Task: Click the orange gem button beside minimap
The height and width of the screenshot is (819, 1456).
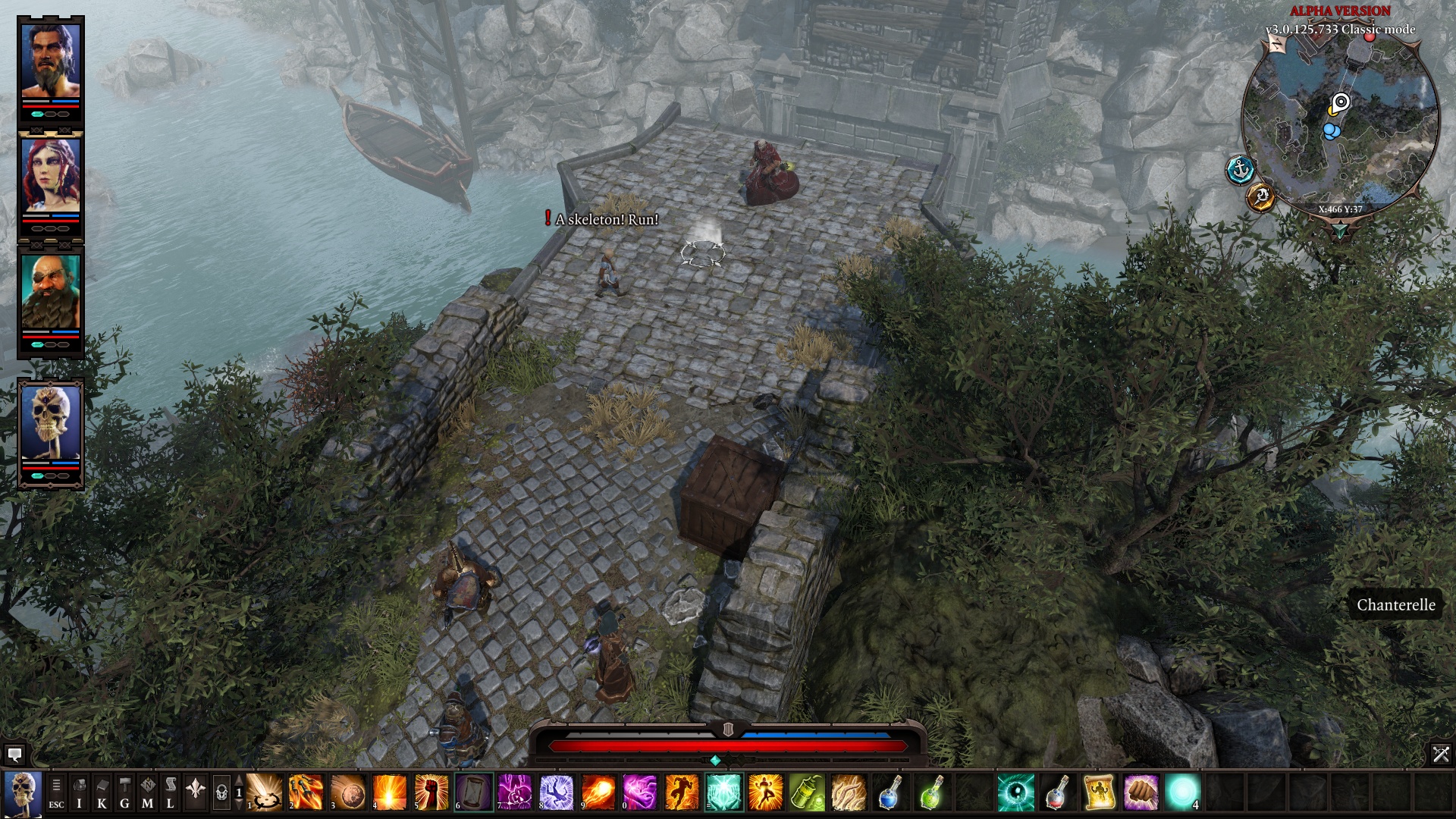Action: pos(1261,197)
